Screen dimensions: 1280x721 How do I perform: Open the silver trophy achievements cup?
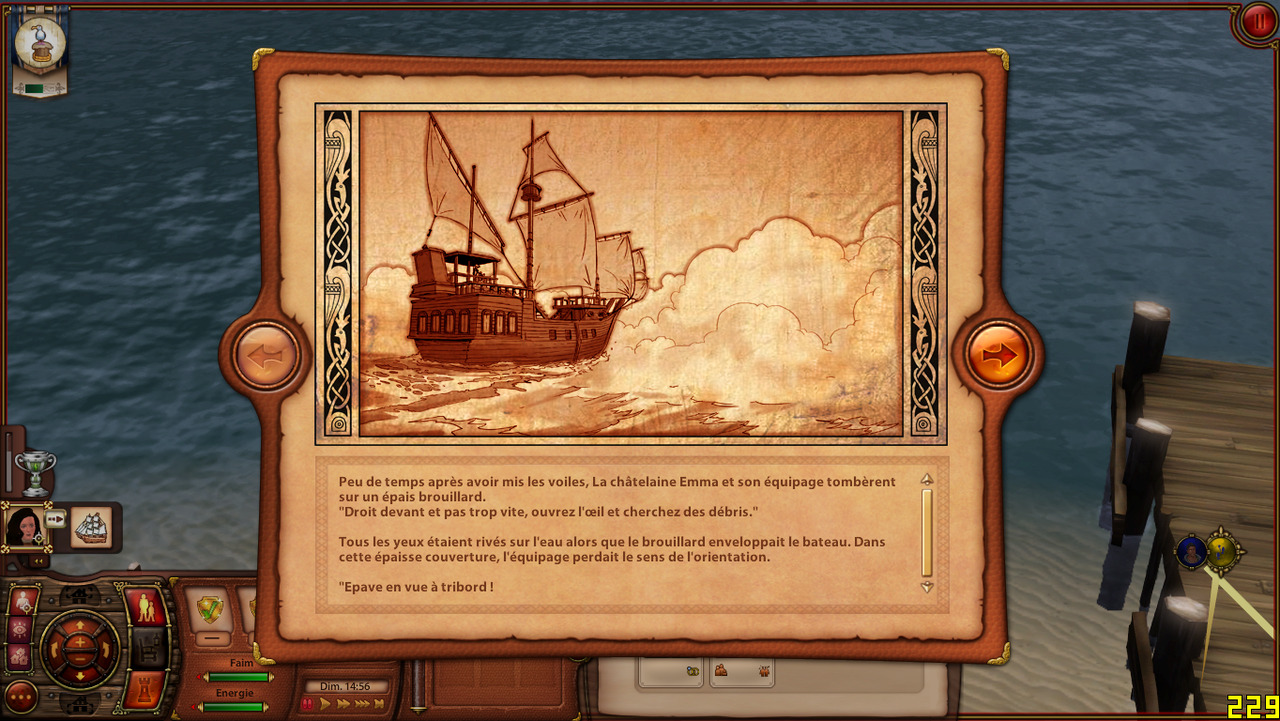point(36,471)
